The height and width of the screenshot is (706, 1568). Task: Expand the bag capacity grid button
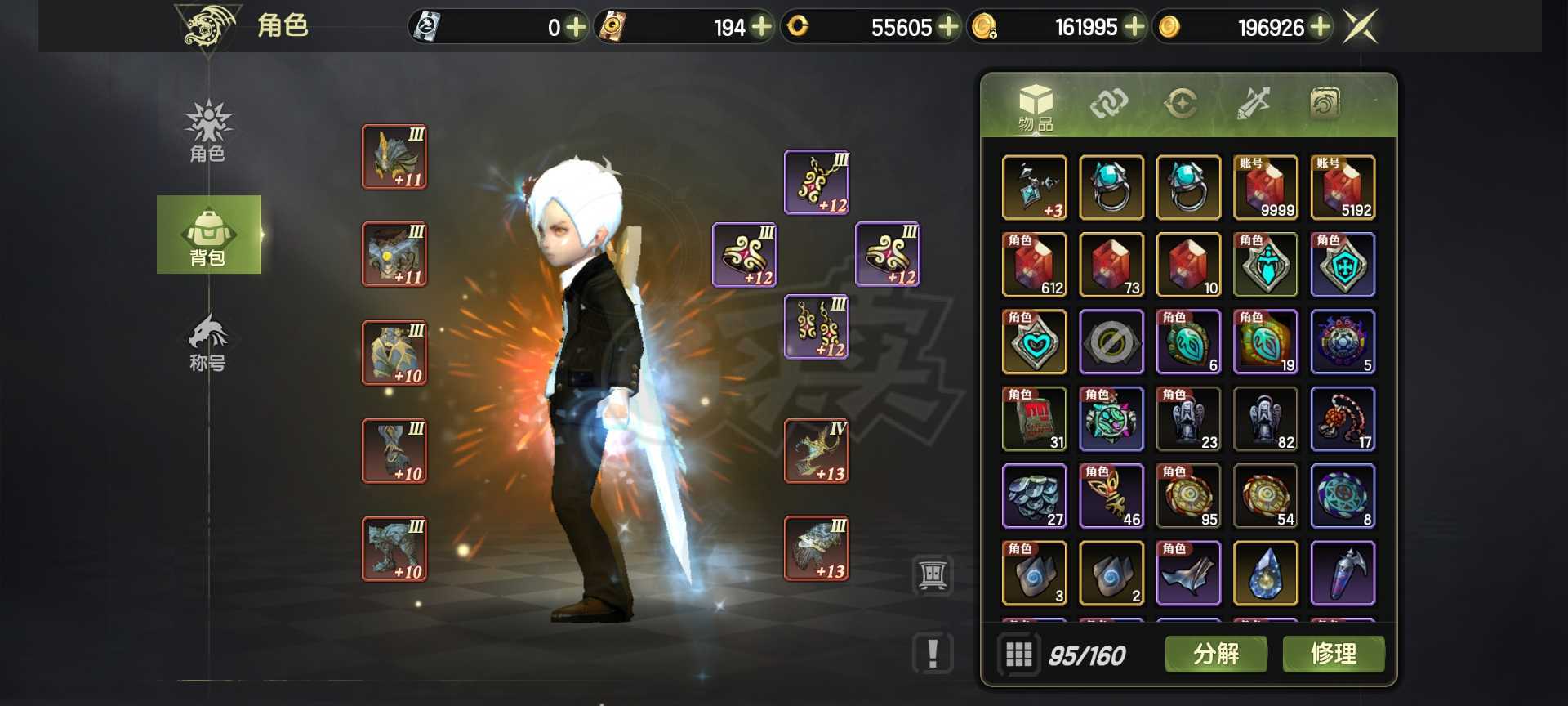[x=1018, y=655]
